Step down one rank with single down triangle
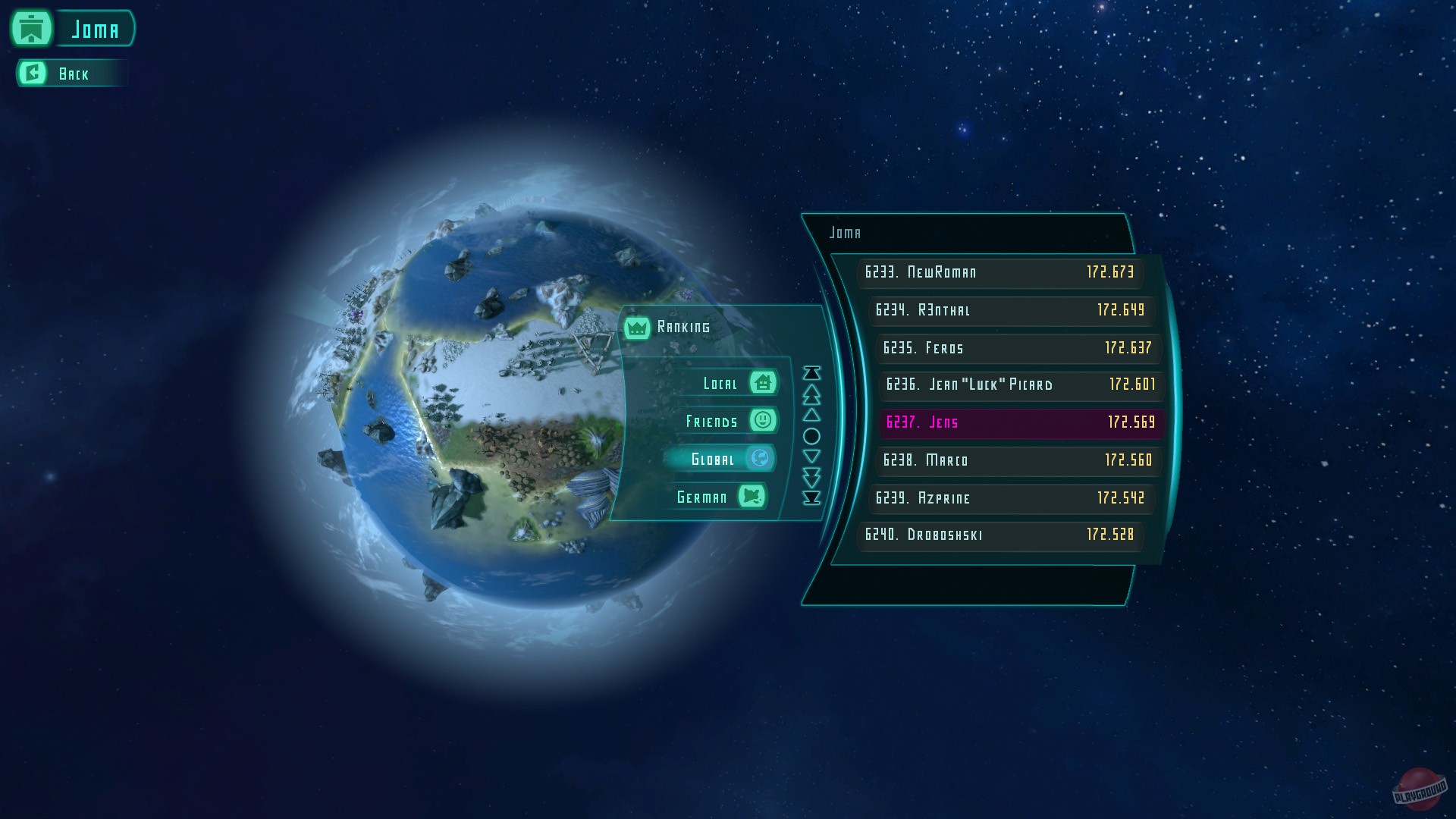Viewport: 1456px width, 819px height. 811,455
